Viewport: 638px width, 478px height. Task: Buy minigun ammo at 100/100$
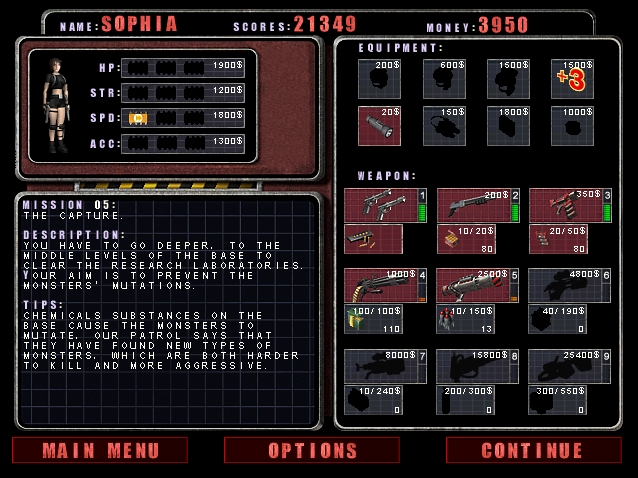pos(374,319)
